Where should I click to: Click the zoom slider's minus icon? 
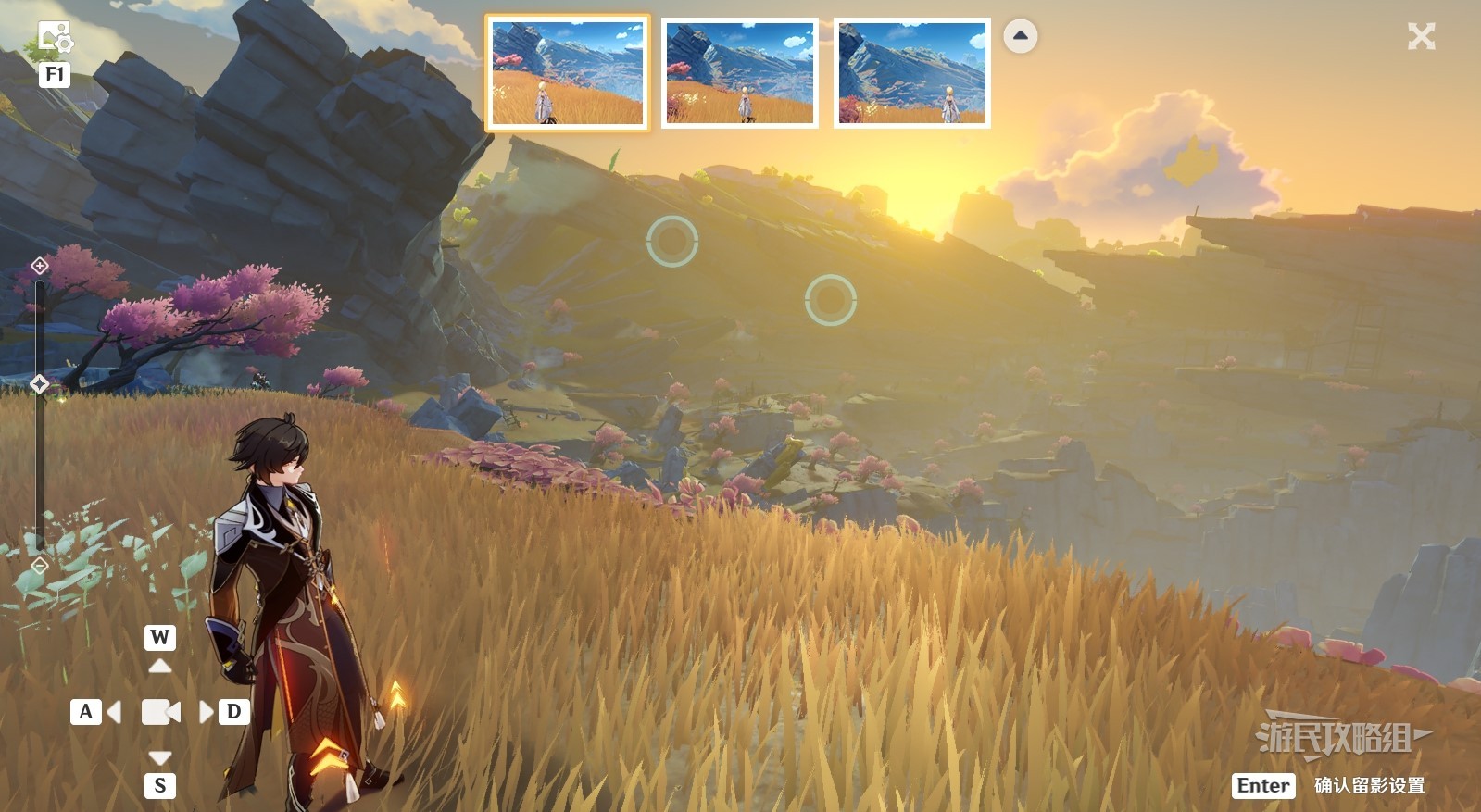click(40, 565)
